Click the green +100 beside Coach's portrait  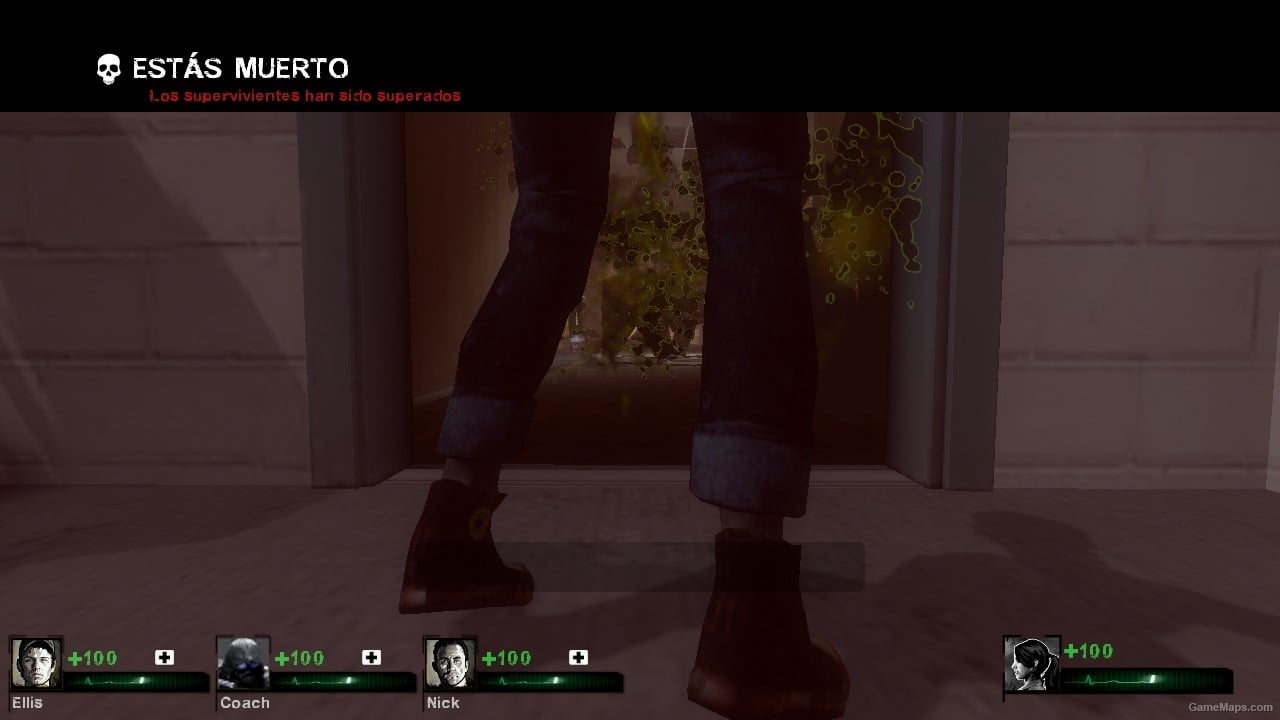point(297,658)
